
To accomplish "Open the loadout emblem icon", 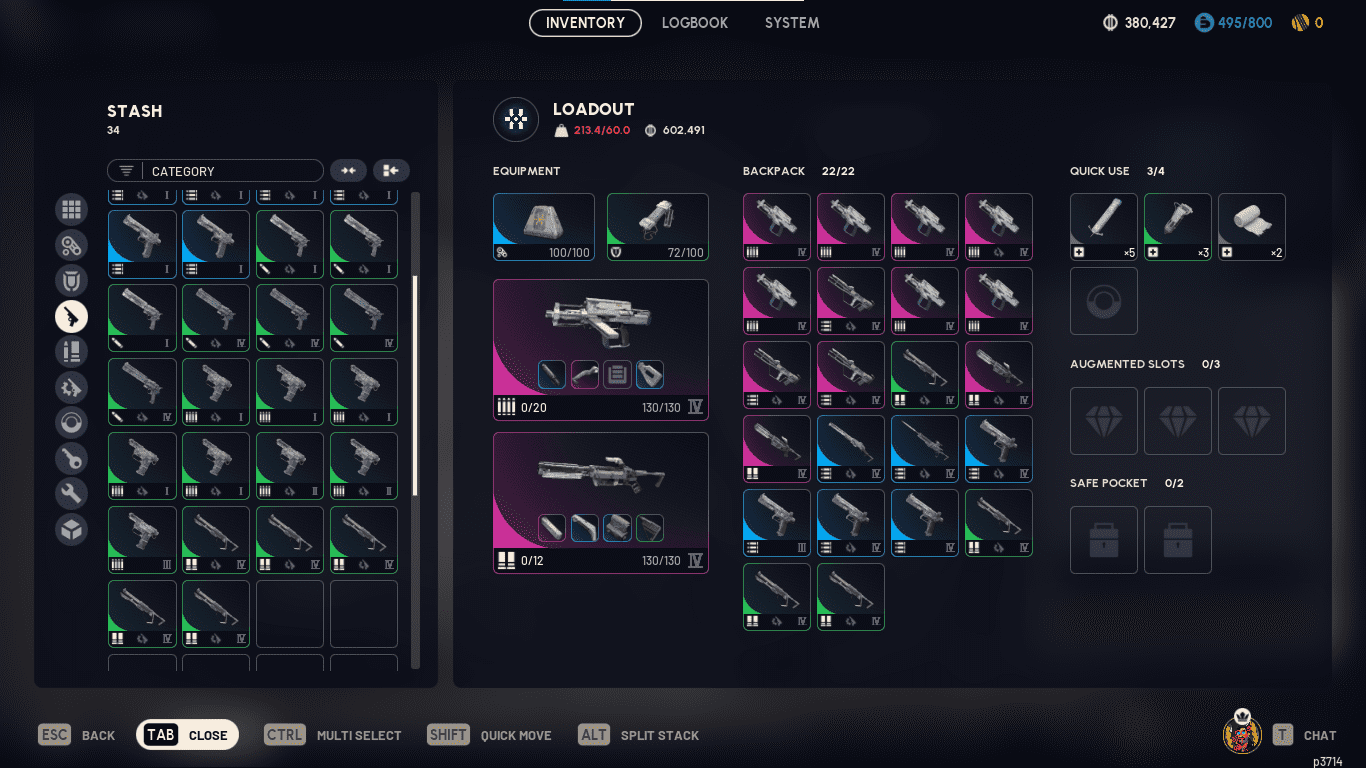I will tap(515, 119).
